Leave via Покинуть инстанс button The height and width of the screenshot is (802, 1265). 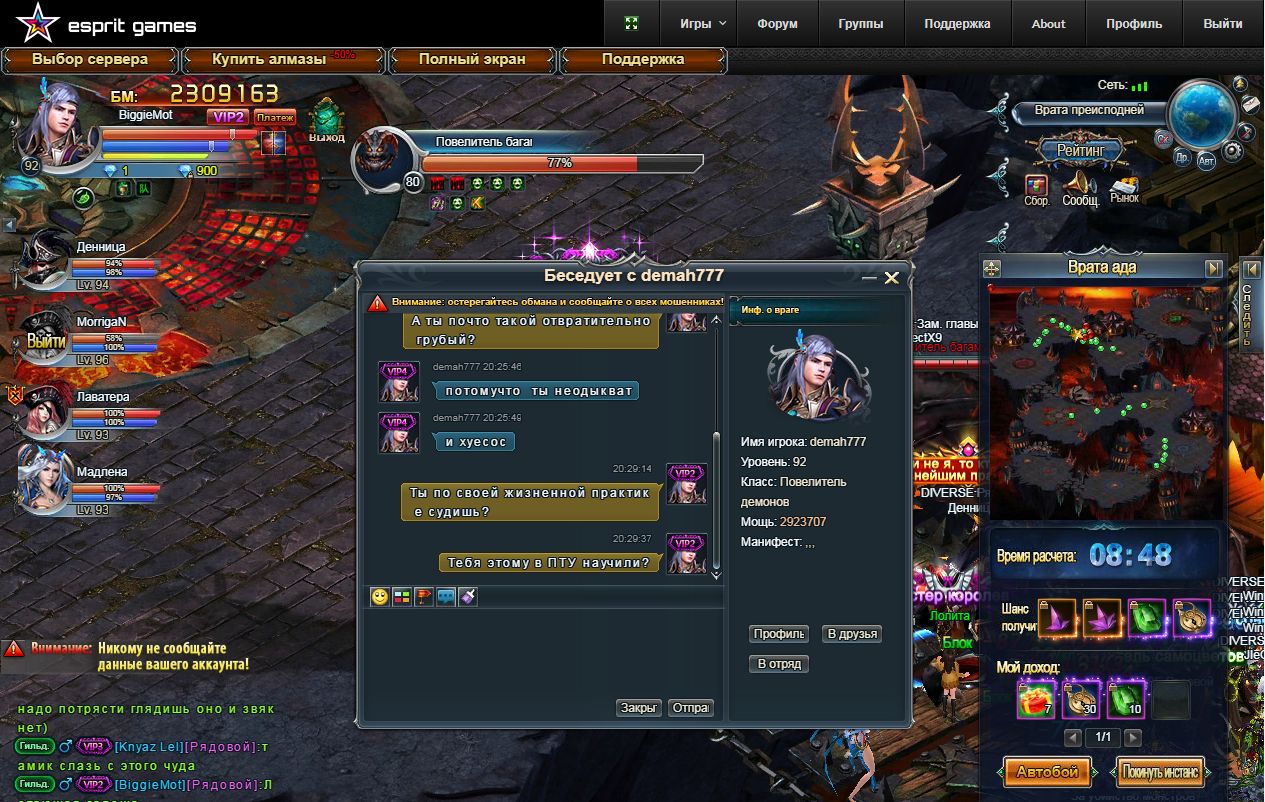(1161, 772)
